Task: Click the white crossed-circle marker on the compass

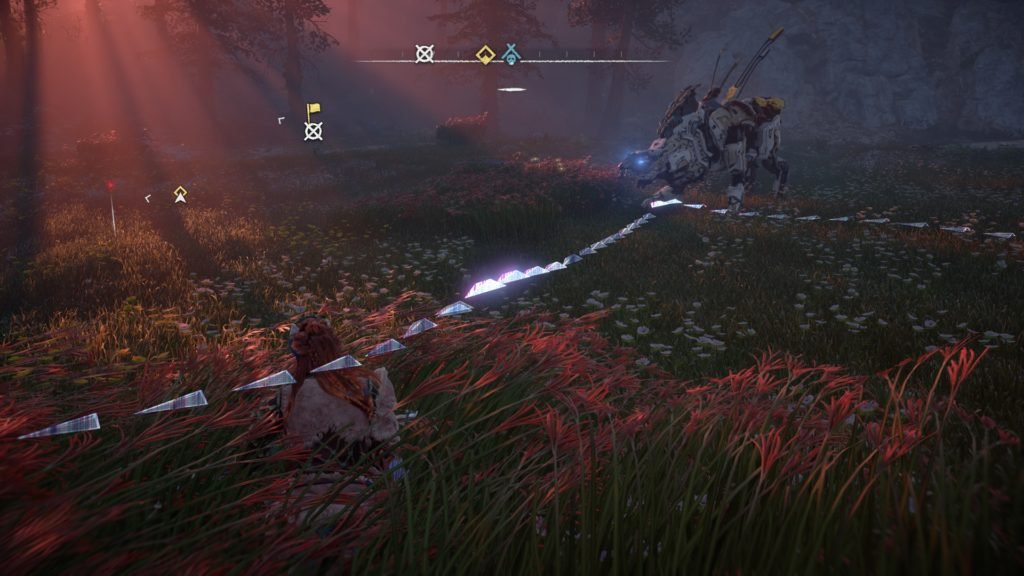Action: 425,54
